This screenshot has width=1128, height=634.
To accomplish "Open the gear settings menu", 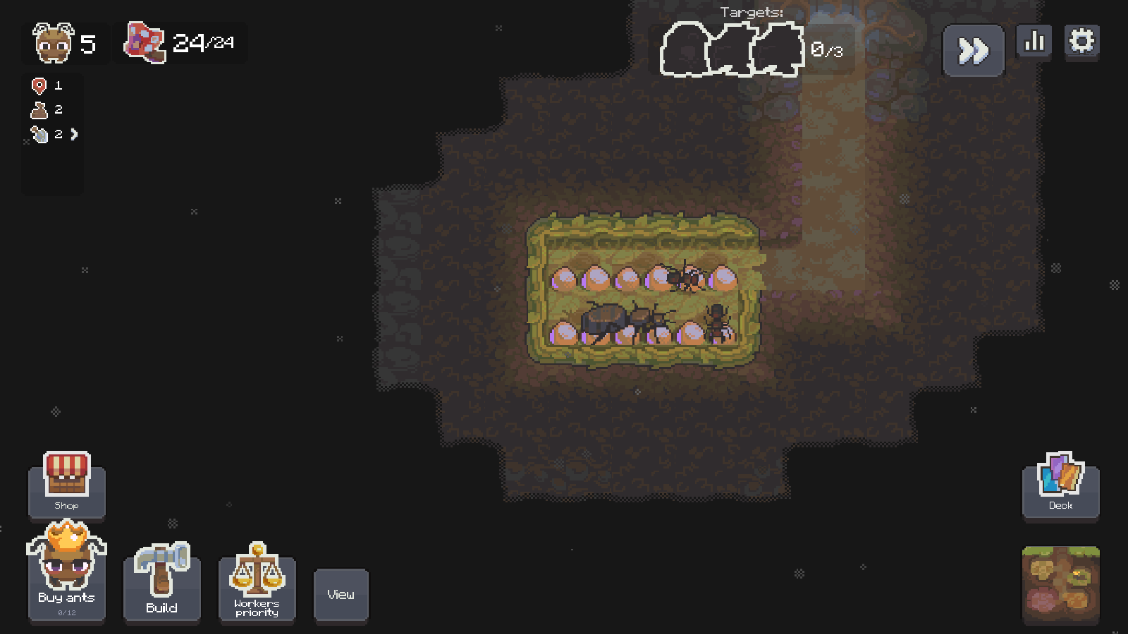I will click(1082, 42).
